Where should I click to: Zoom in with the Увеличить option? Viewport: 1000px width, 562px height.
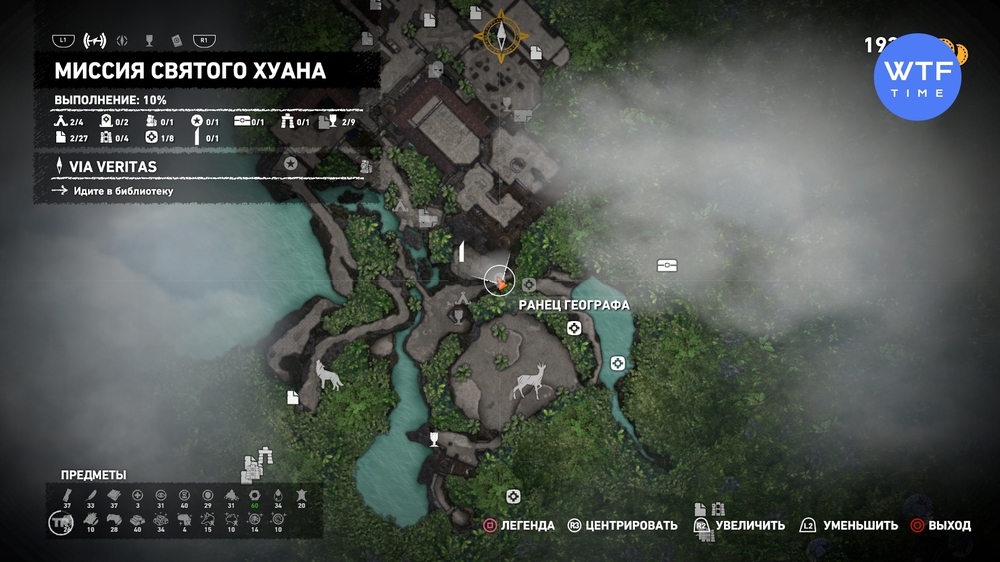738,525
